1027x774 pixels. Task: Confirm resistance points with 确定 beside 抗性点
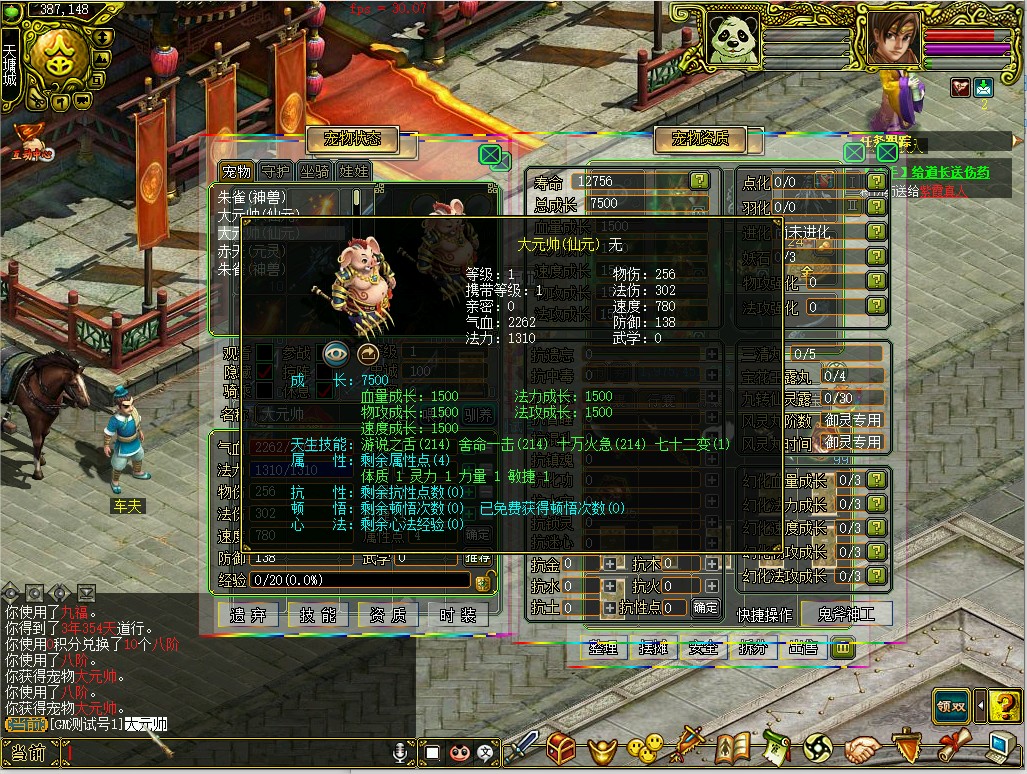tap(705, 607)
